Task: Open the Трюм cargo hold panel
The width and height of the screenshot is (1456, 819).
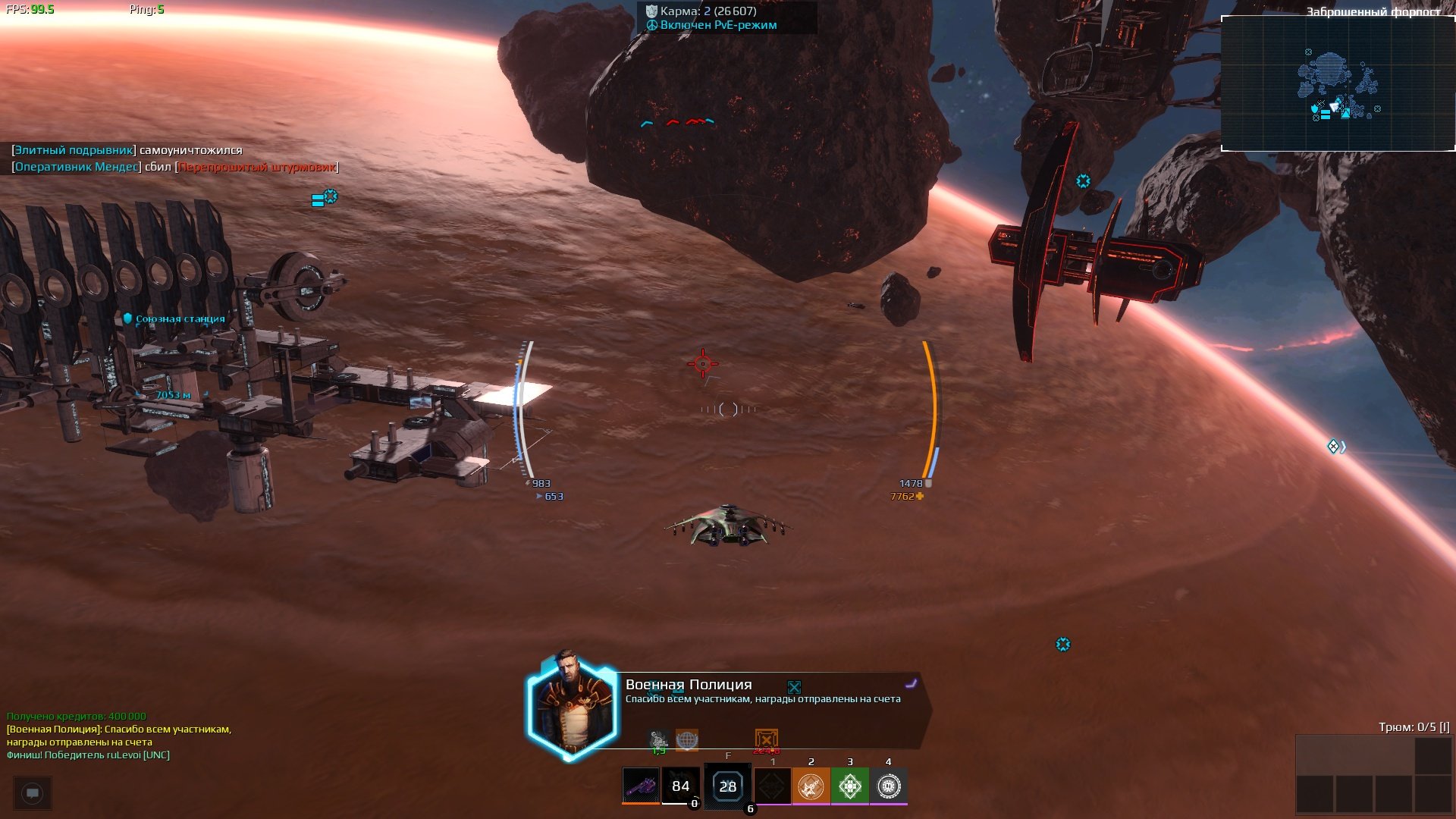Action: coord(1373,773)
